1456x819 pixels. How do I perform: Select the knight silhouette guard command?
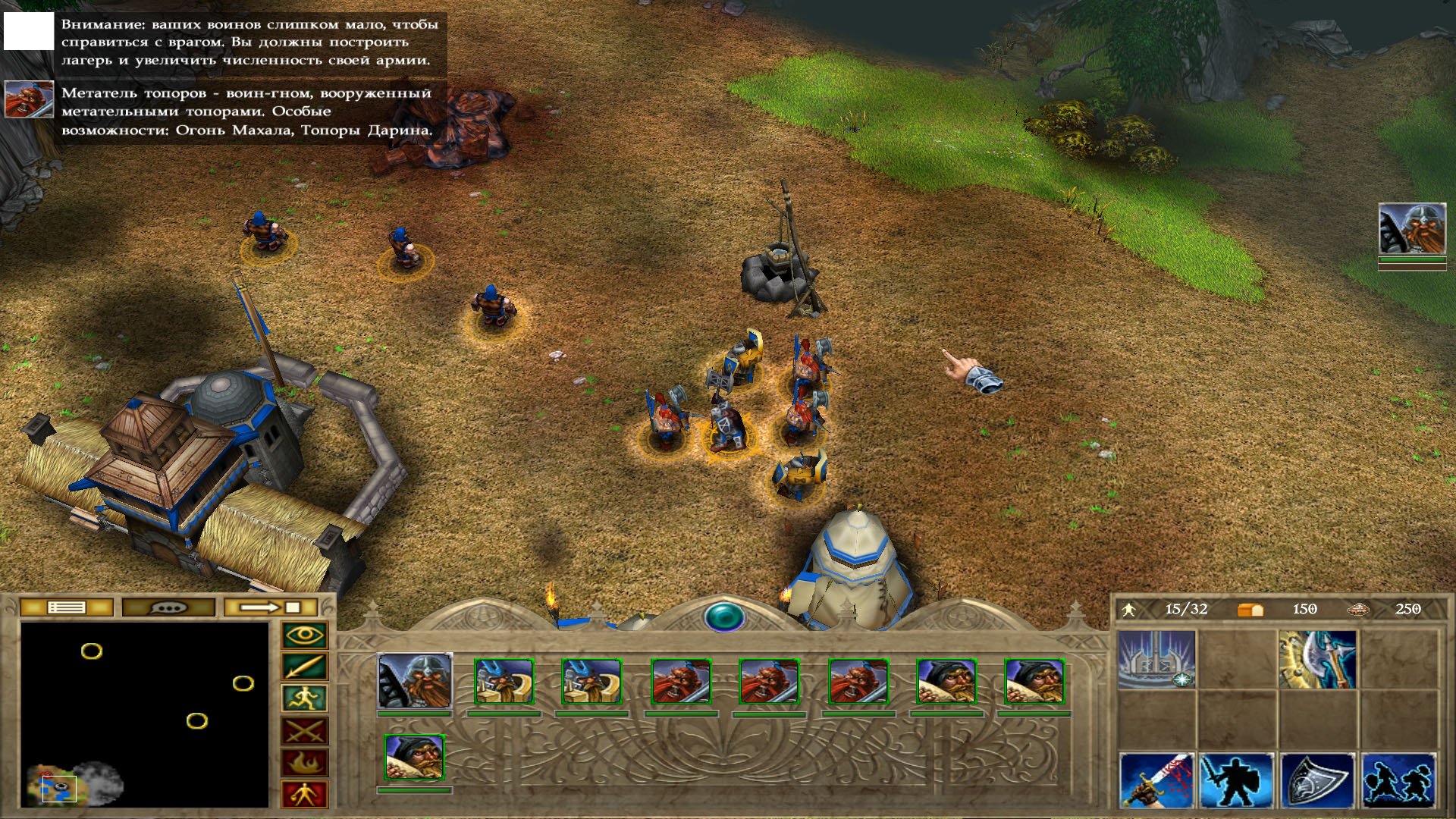click(1236, 780)
